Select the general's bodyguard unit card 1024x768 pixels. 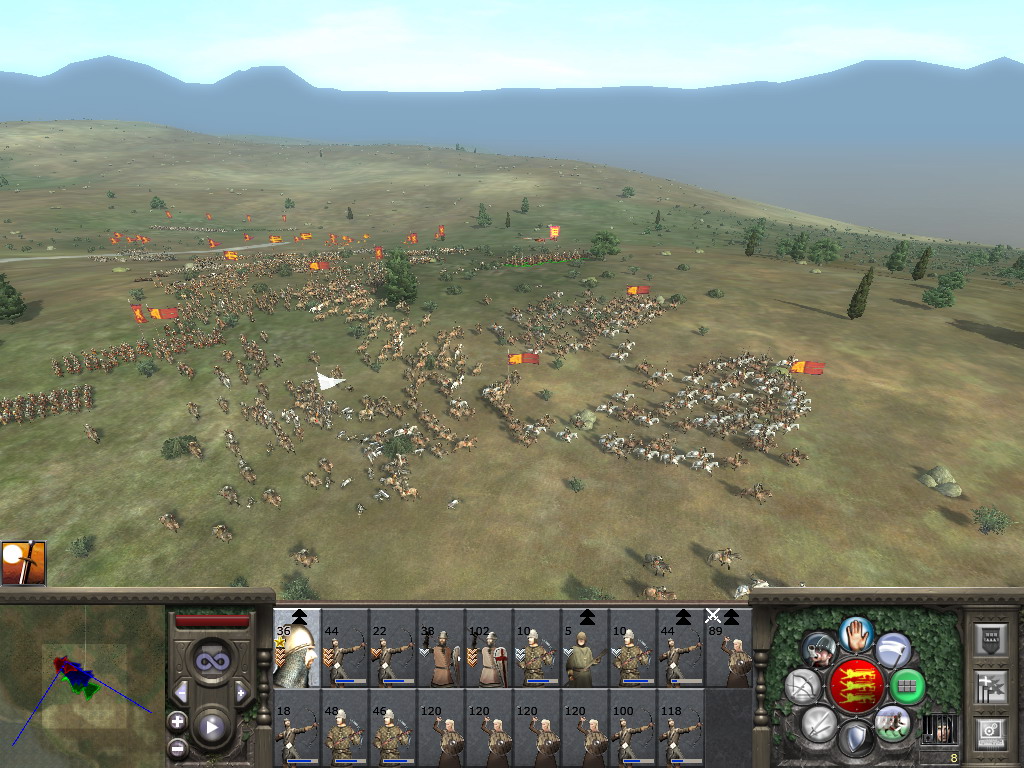pos(297,648)
